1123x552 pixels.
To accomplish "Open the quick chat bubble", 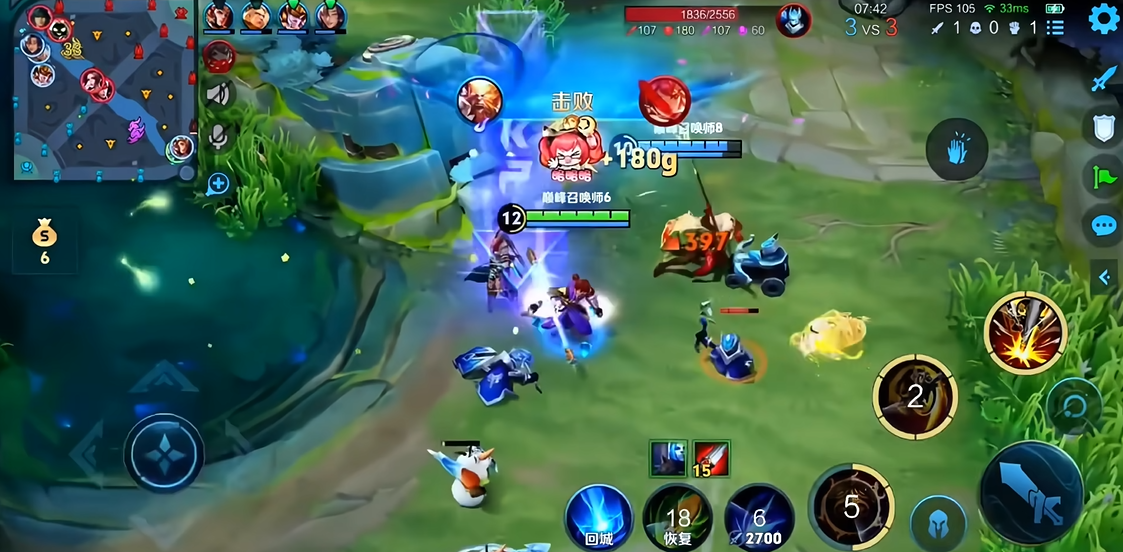I will pos(1103,226).
